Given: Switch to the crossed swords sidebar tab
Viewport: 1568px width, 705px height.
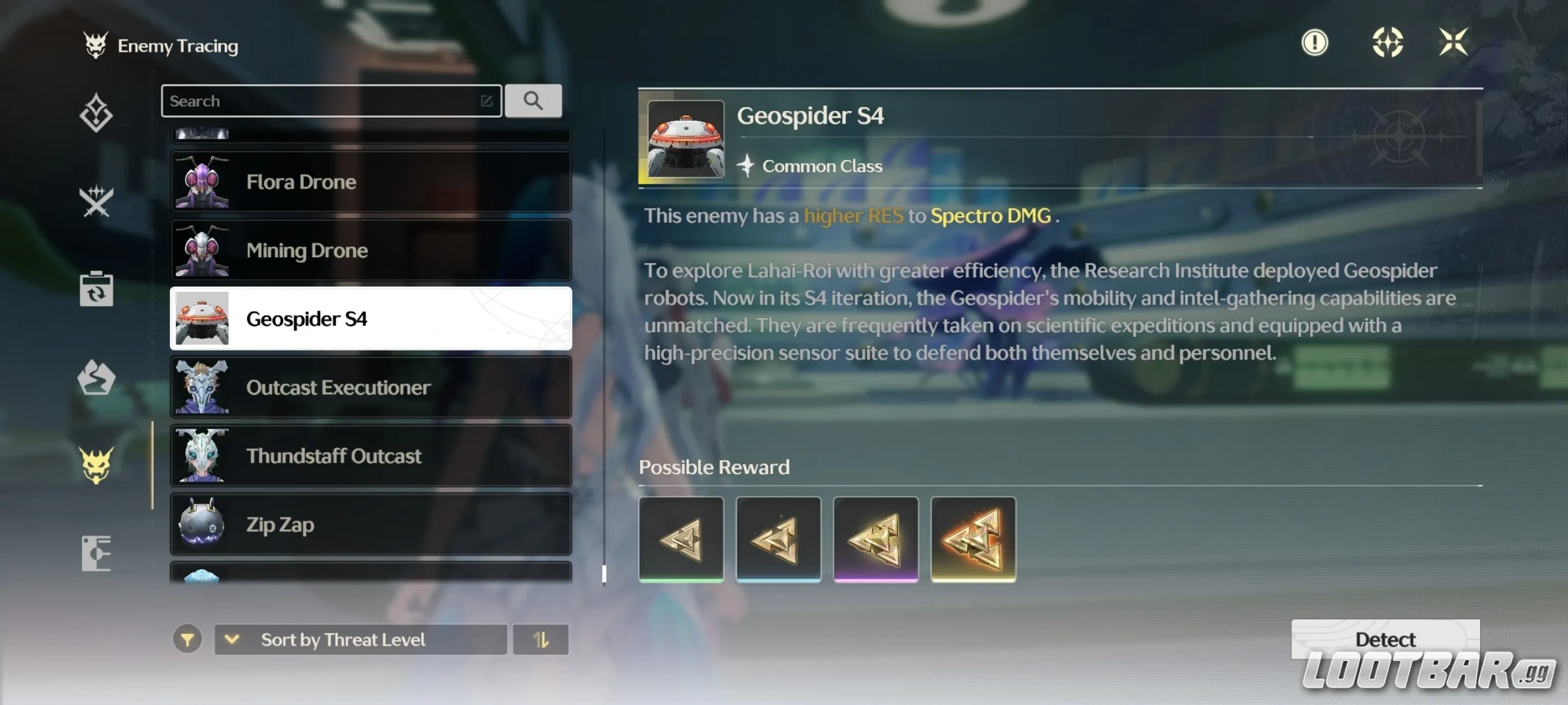Looking at the screenshot, I should click(96, 201).
